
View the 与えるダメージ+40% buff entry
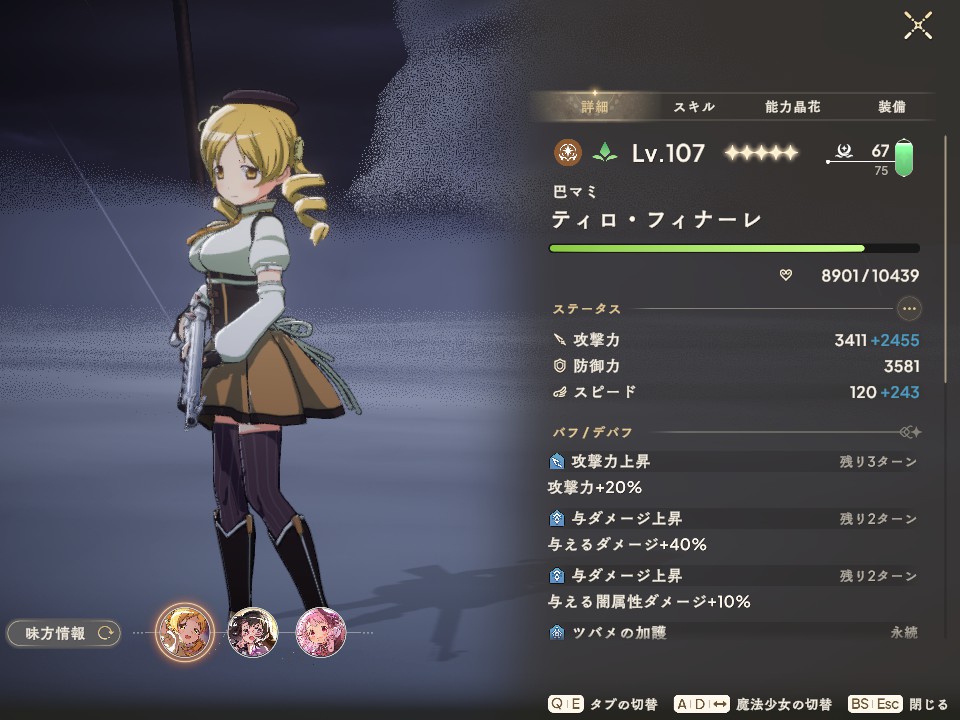[627, 545]
